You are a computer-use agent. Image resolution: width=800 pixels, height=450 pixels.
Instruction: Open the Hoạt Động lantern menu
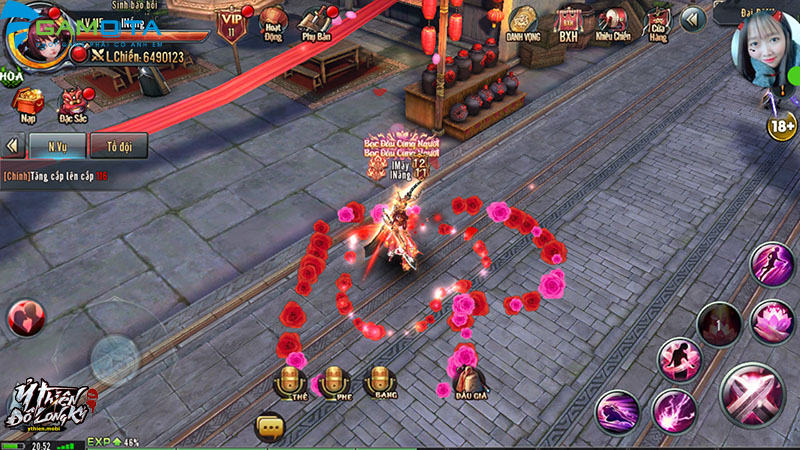271,22
